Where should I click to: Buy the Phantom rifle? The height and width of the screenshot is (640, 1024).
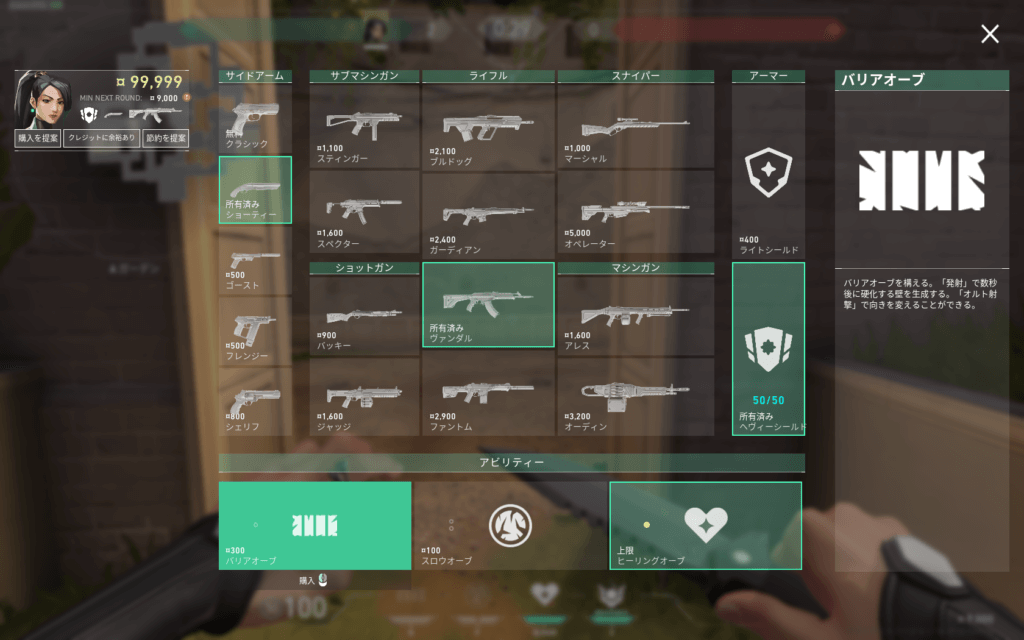click(x=488, y=396)
